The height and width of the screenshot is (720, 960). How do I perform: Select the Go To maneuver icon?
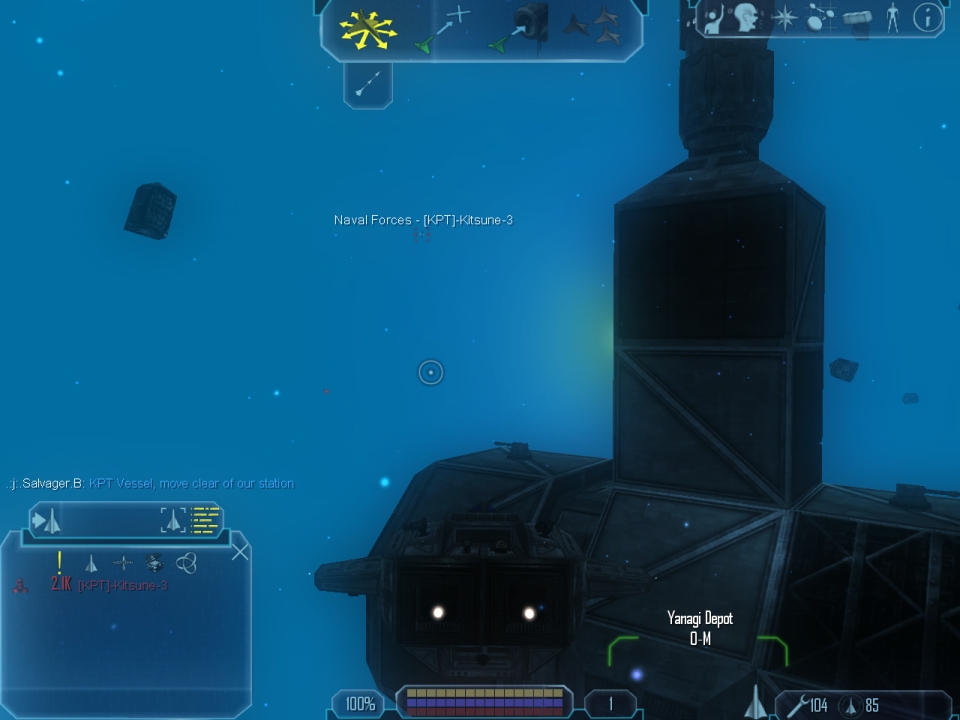point(441,28)
